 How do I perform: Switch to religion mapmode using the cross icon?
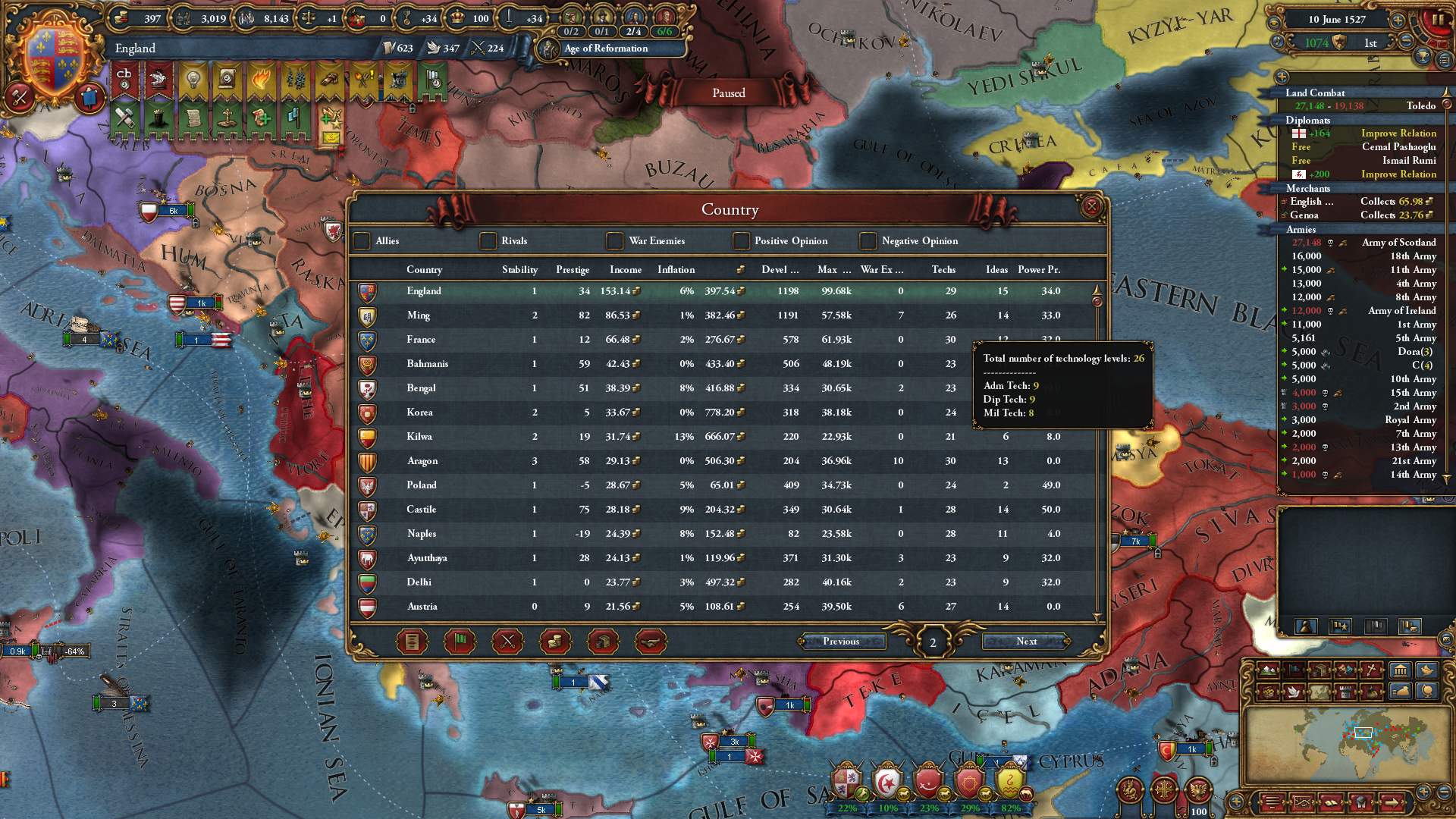pyautogui.click(x=1371, y=670)
